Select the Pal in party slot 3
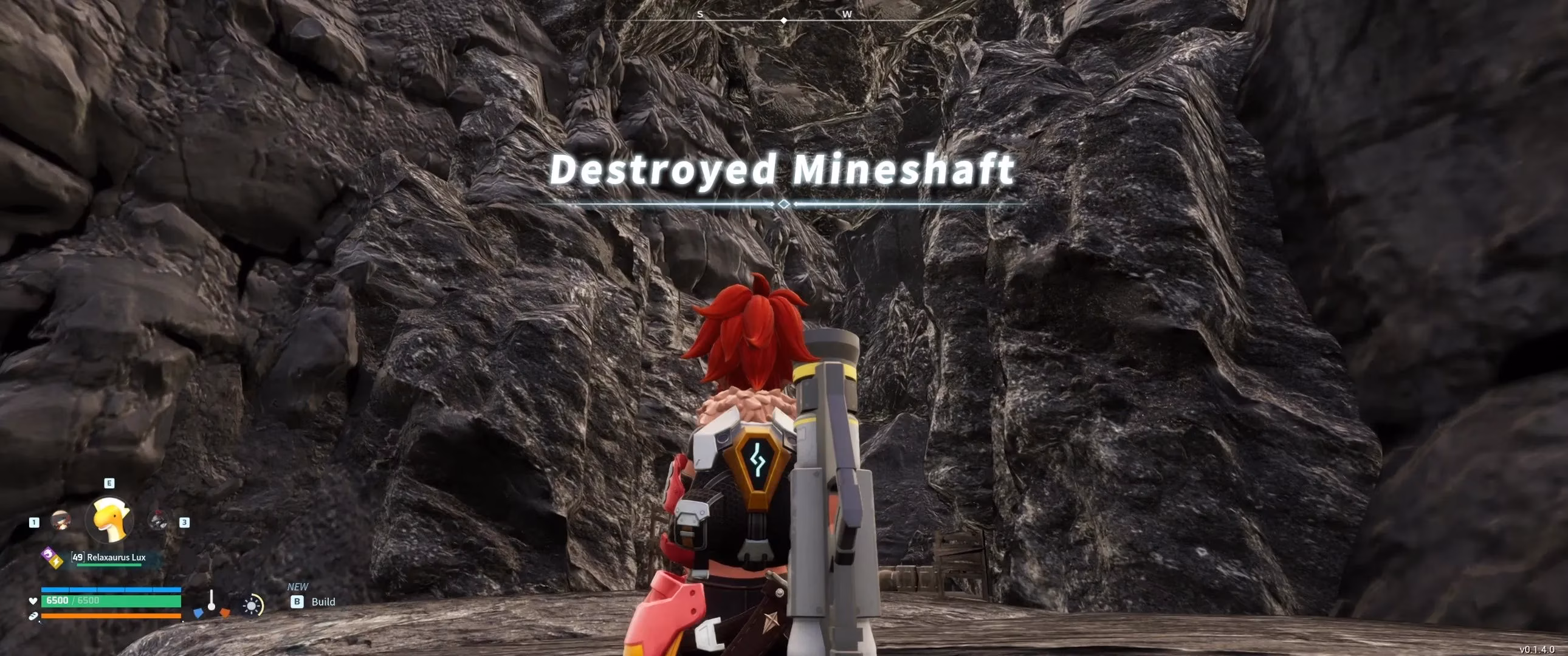This screenshot has height=656, width=1568. [x=158, y=521]
